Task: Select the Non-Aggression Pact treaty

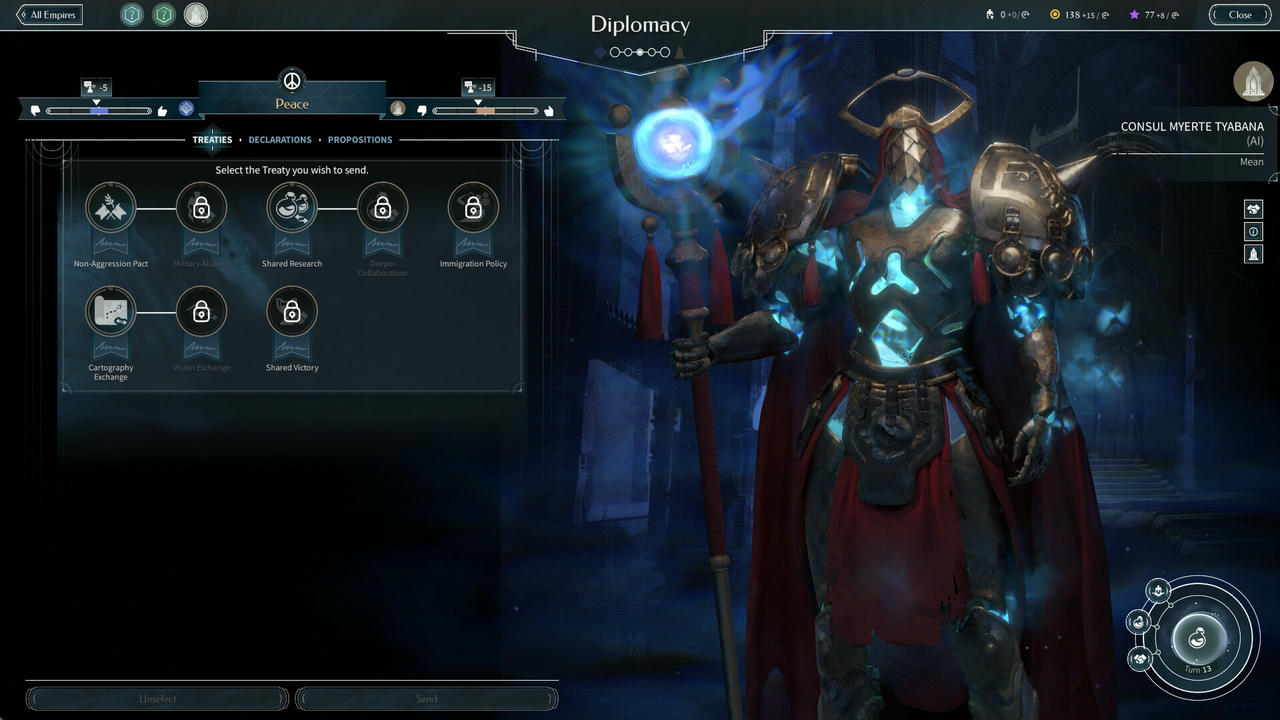Action: point(110,207)
